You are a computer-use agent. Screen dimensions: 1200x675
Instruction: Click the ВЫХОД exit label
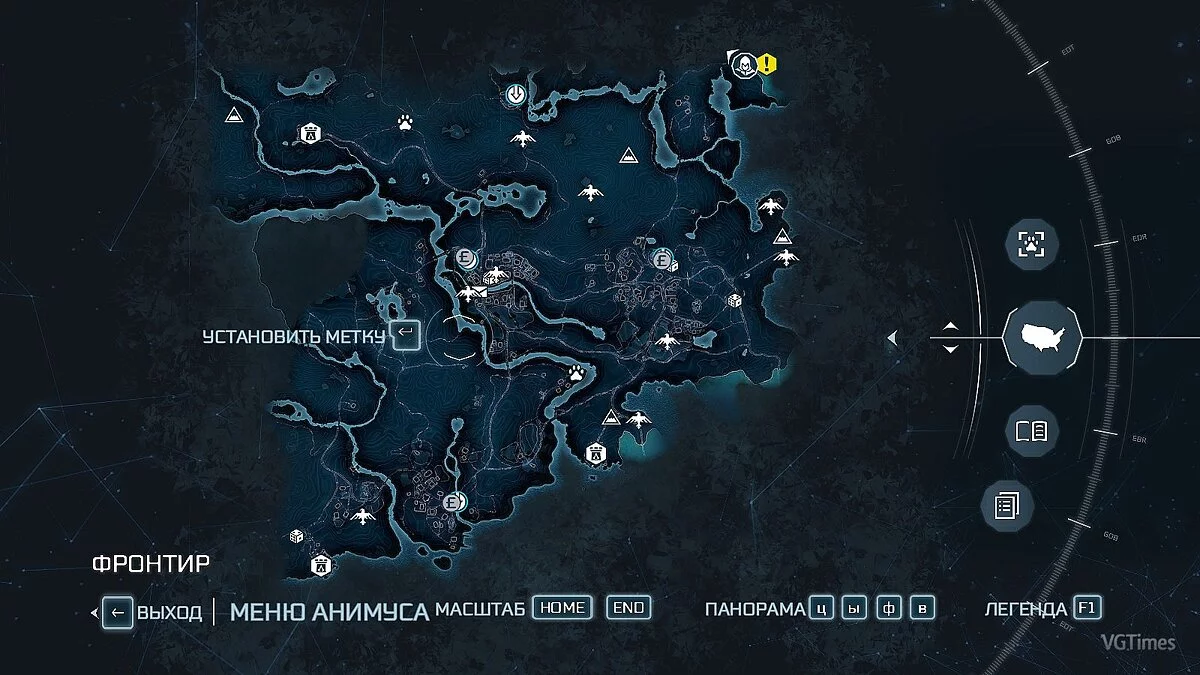(x=169, y=612)
